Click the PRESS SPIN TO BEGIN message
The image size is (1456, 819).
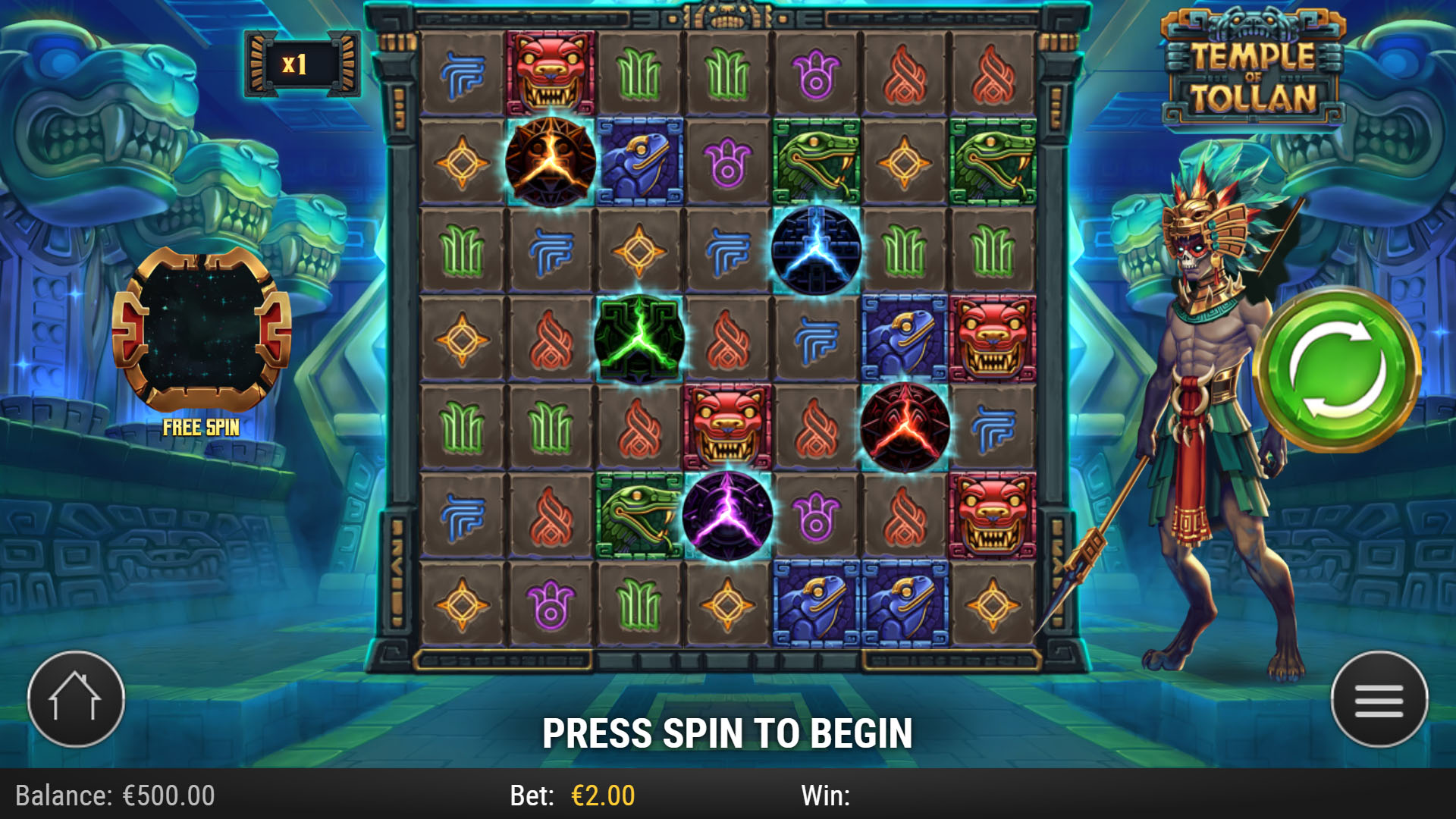(x=728, y=733)
